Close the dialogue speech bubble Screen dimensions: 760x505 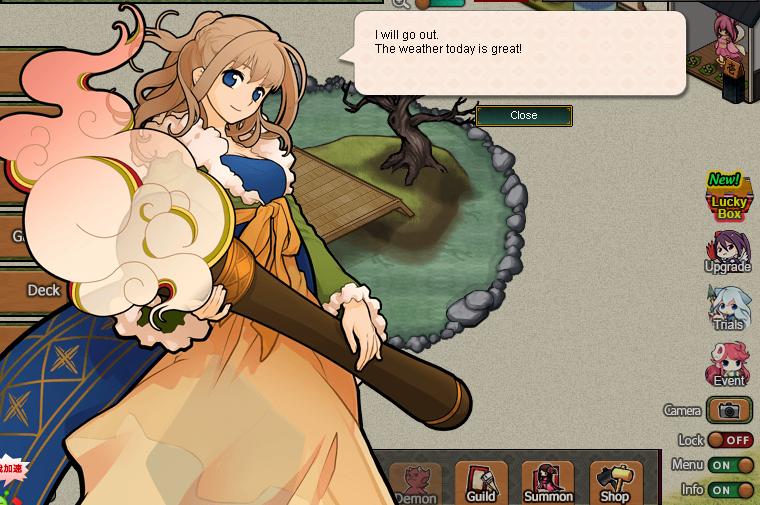point(524,116)
